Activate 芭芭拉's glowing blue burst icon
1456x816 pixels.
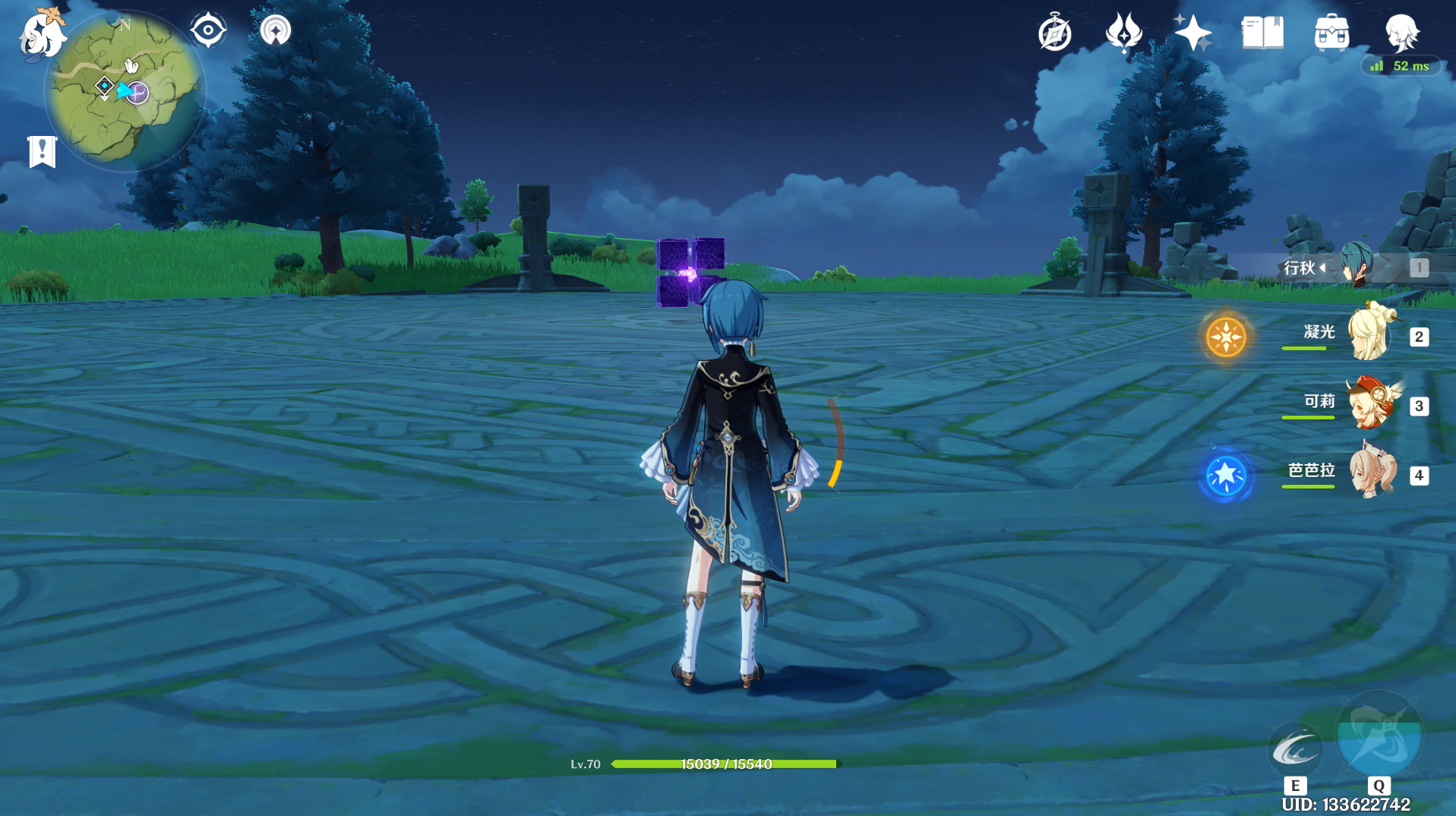[1225, 476]
